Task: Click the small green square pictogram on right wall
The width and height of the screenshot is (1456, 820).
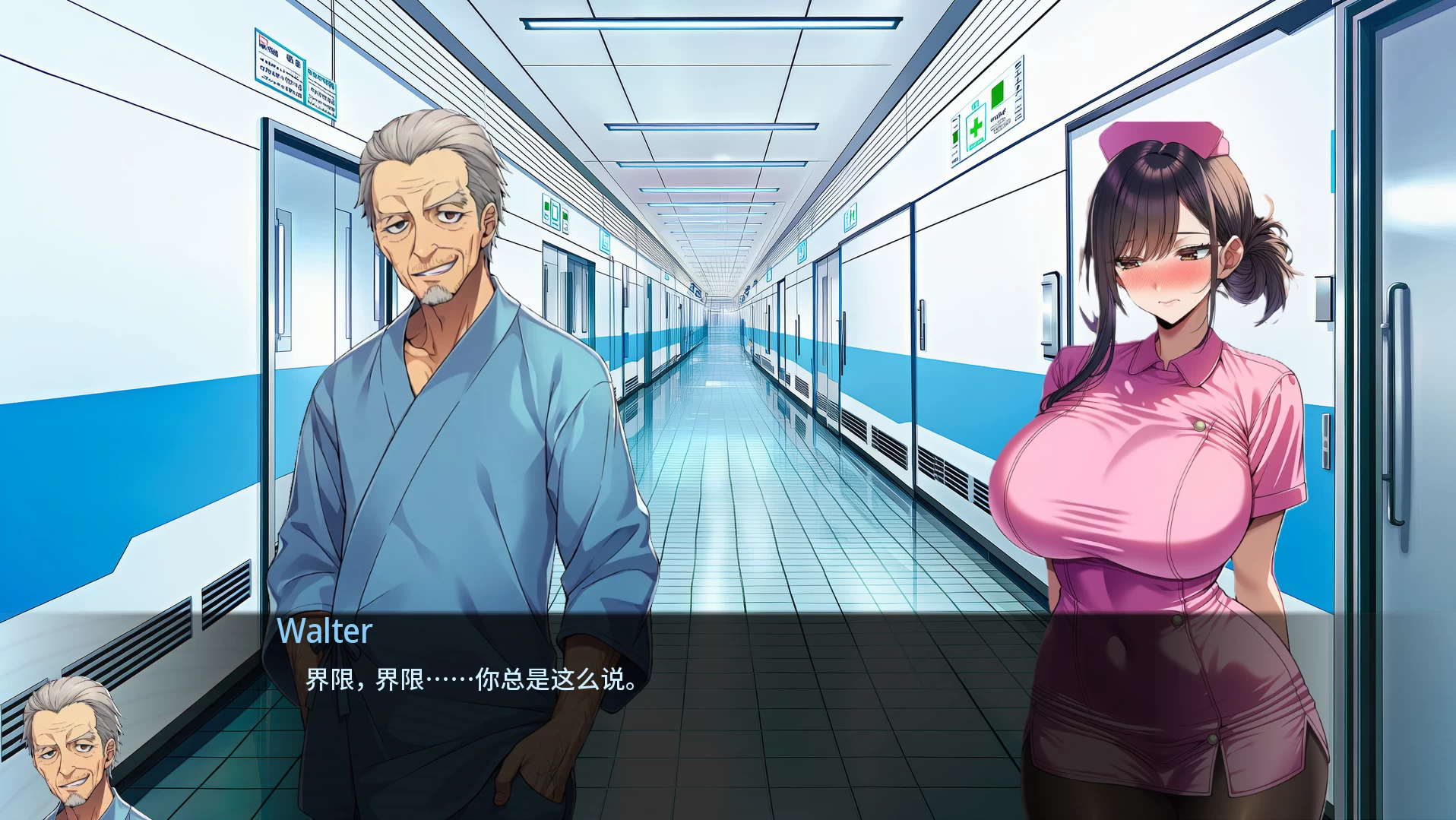Action: click(997, 94)
